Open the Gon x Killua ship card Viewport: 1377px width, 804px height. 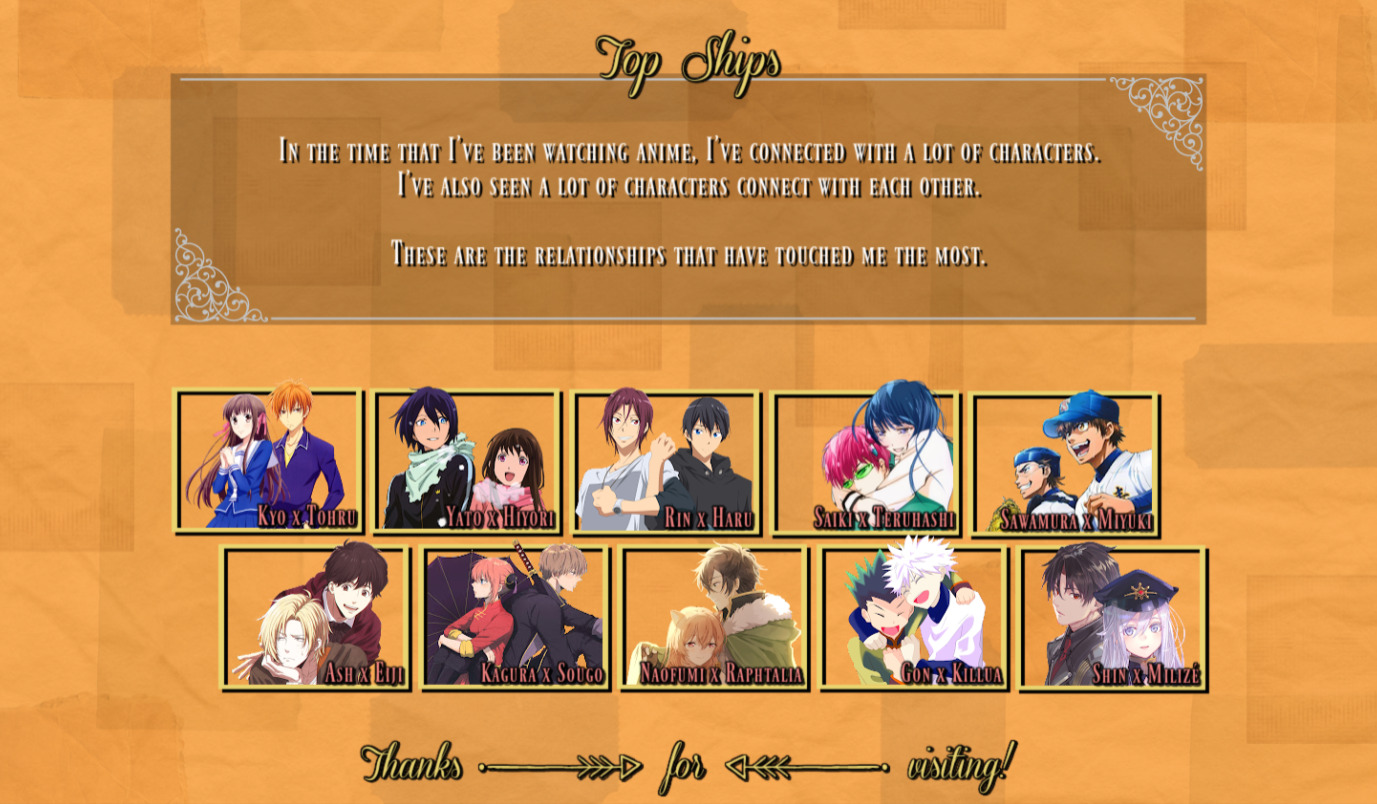point(913,617)
